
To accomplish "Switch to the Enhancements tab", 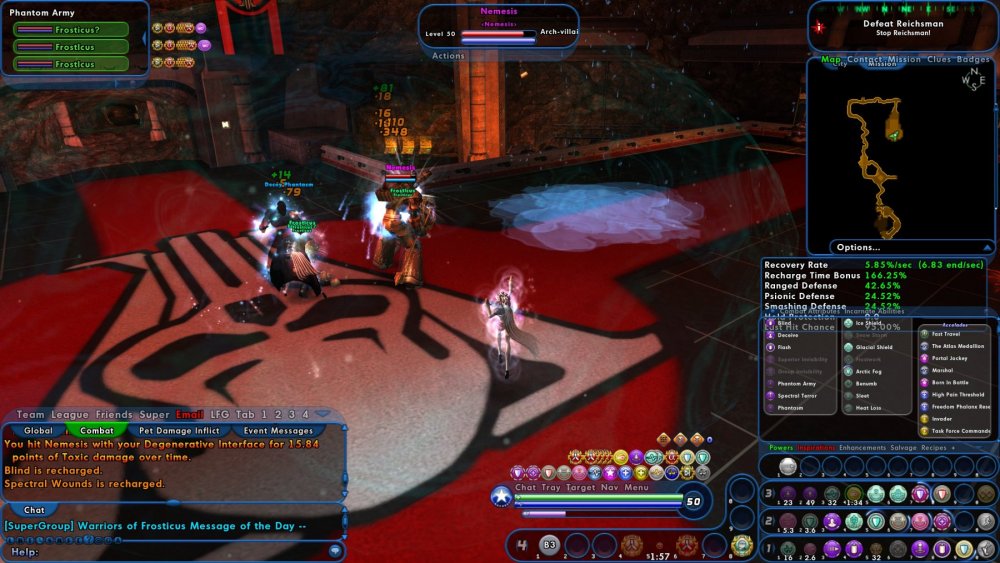I will (x=861, y=447).
